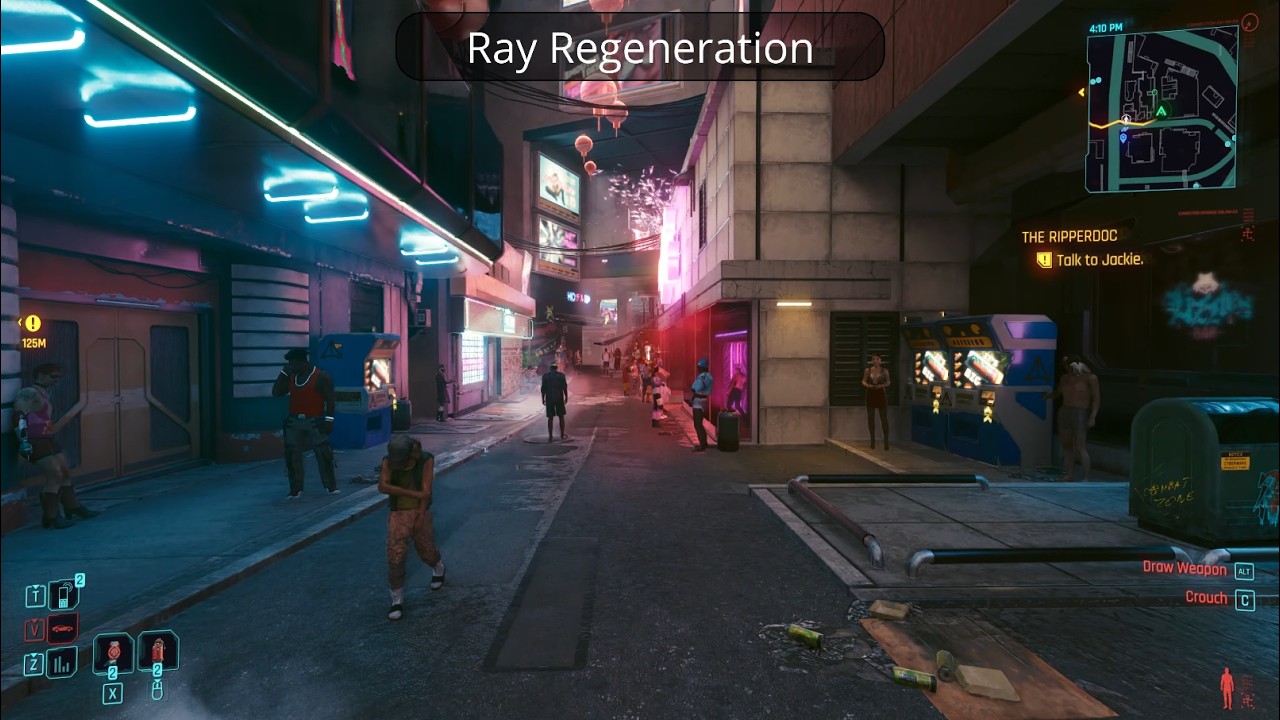Click the blue fast travel pin on minimap
This screenshot has width=1280, height=720.
click(1123, 136)
